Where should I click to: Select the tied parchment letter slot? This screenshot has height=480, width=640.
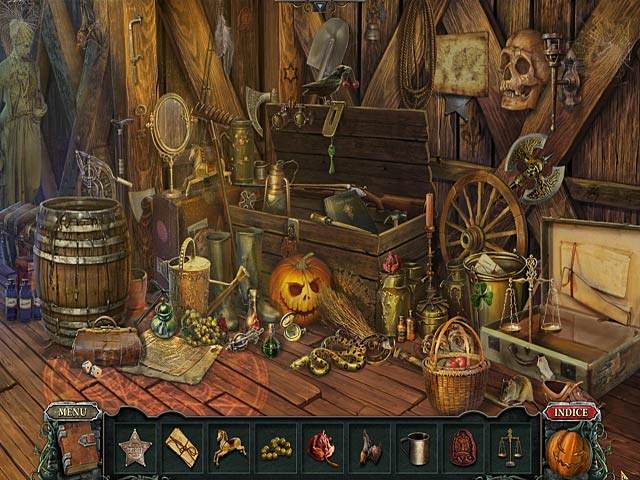coord(181,446)
